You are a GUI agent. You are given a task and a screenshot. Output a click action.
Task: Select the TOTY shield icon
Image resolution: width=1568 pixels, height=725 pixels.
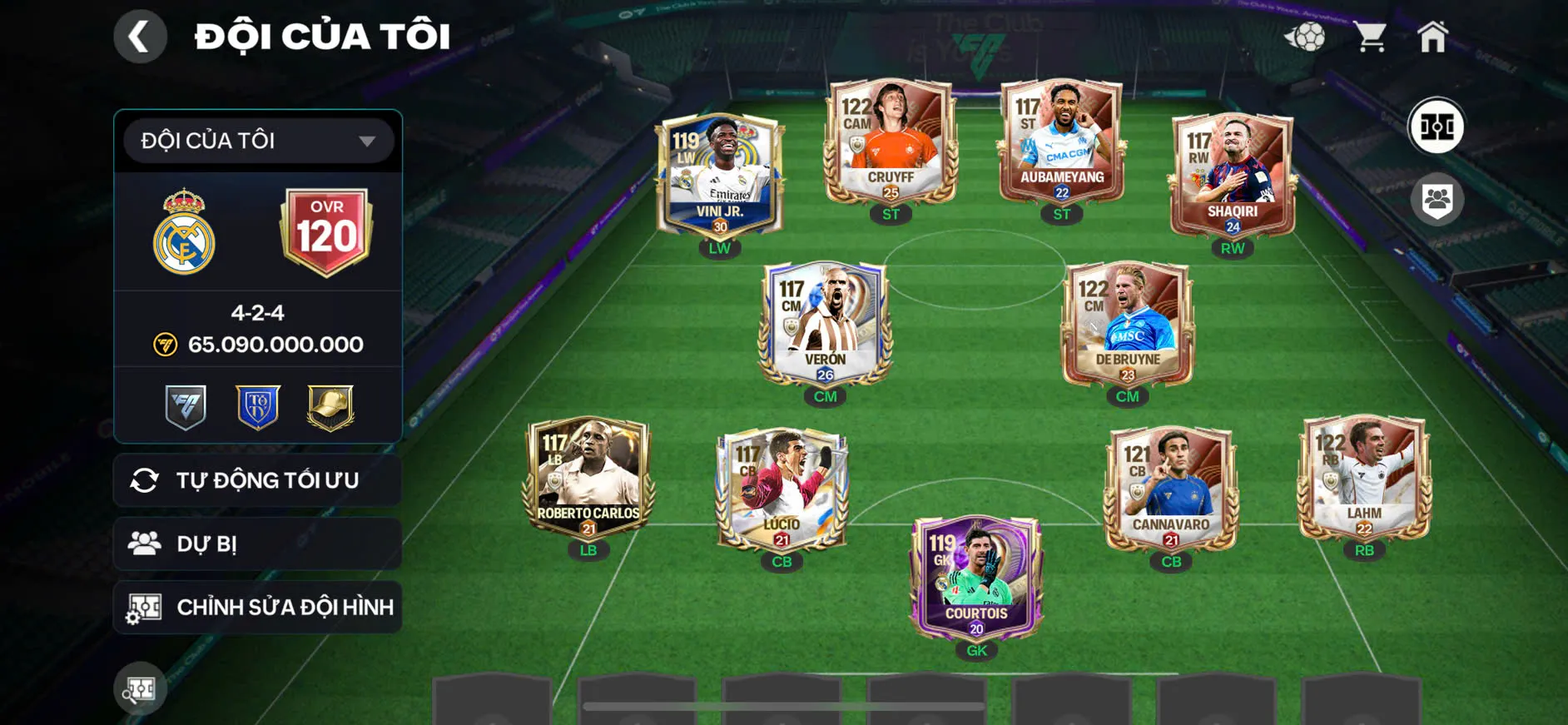pos(256,406)
